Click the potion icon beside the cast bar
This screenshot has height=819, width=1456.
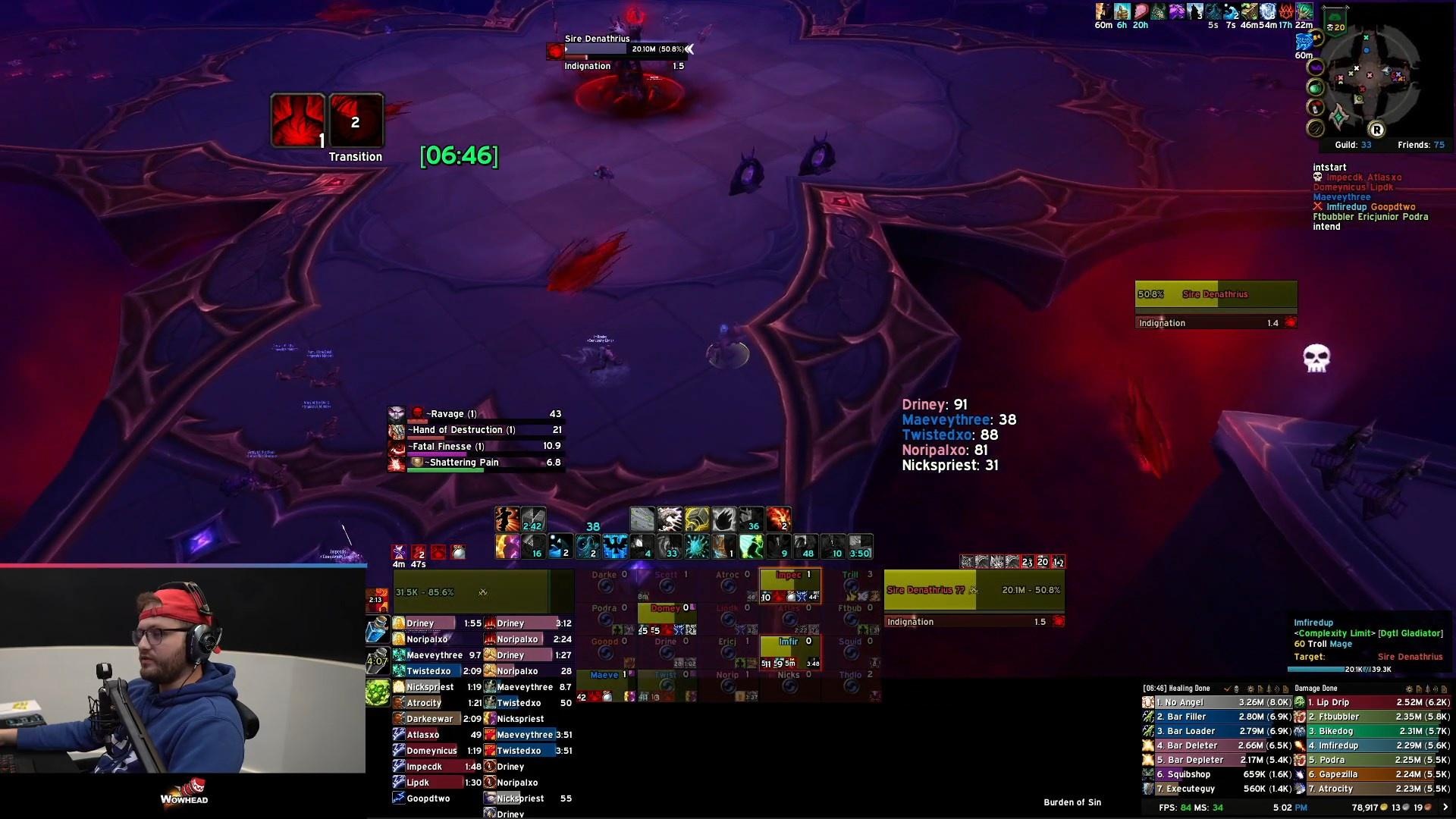point(378,630)
